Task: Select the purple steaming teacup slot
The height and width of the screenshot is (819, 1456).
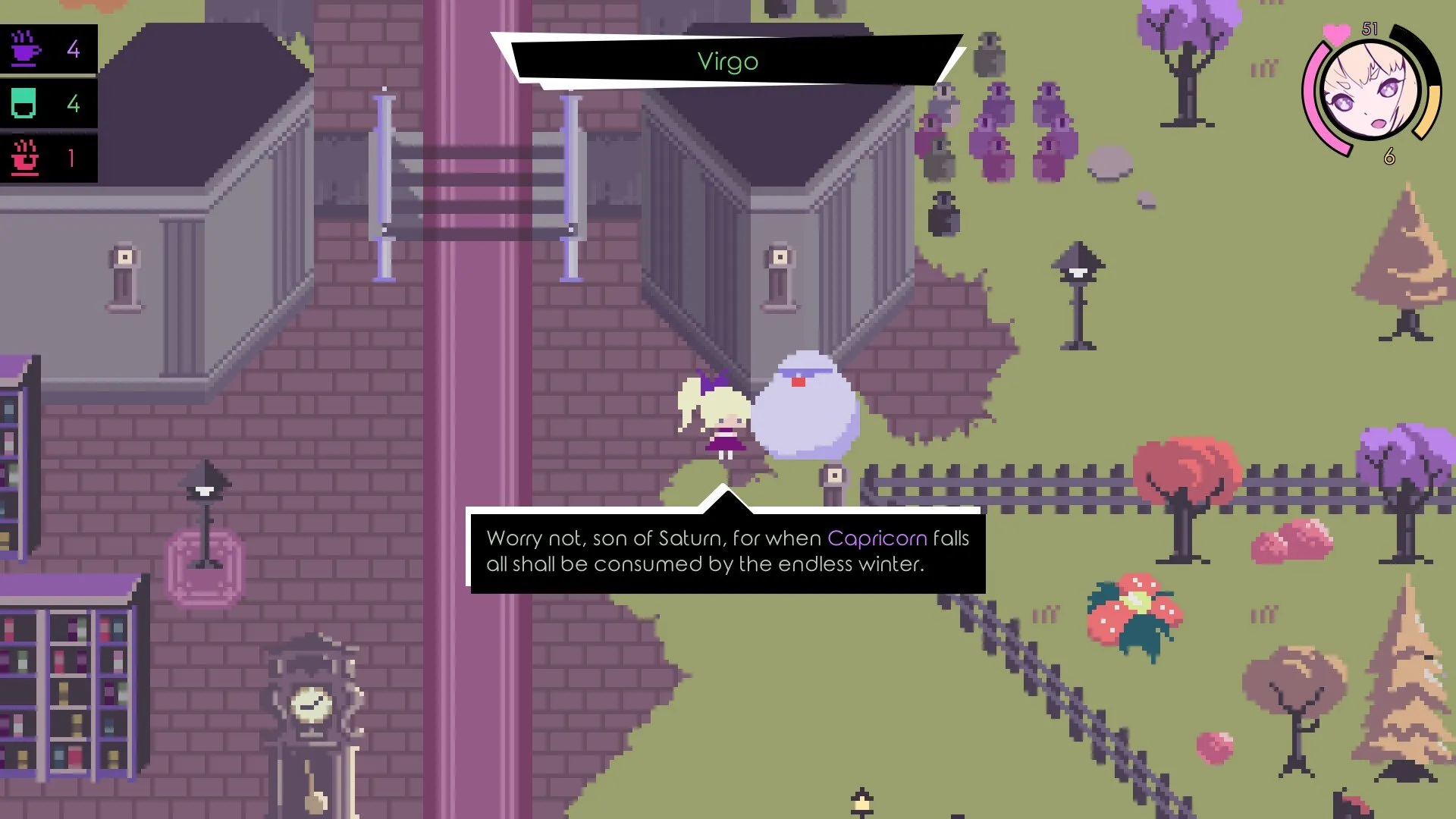Action: (48, 49)
